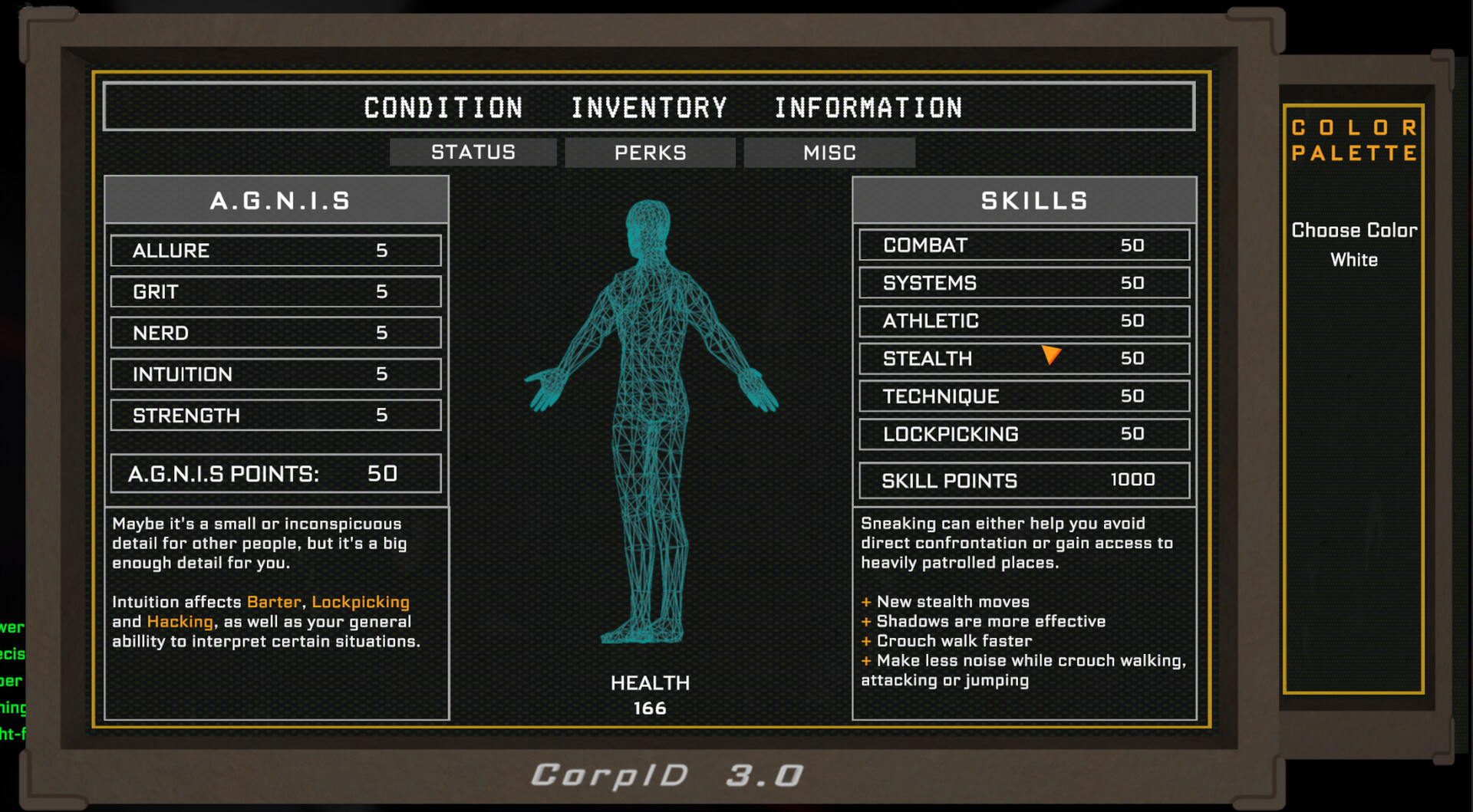The image size is (1473, 812).
Task: Choose White from the Color Palette
Action: tap(1353, 260)
